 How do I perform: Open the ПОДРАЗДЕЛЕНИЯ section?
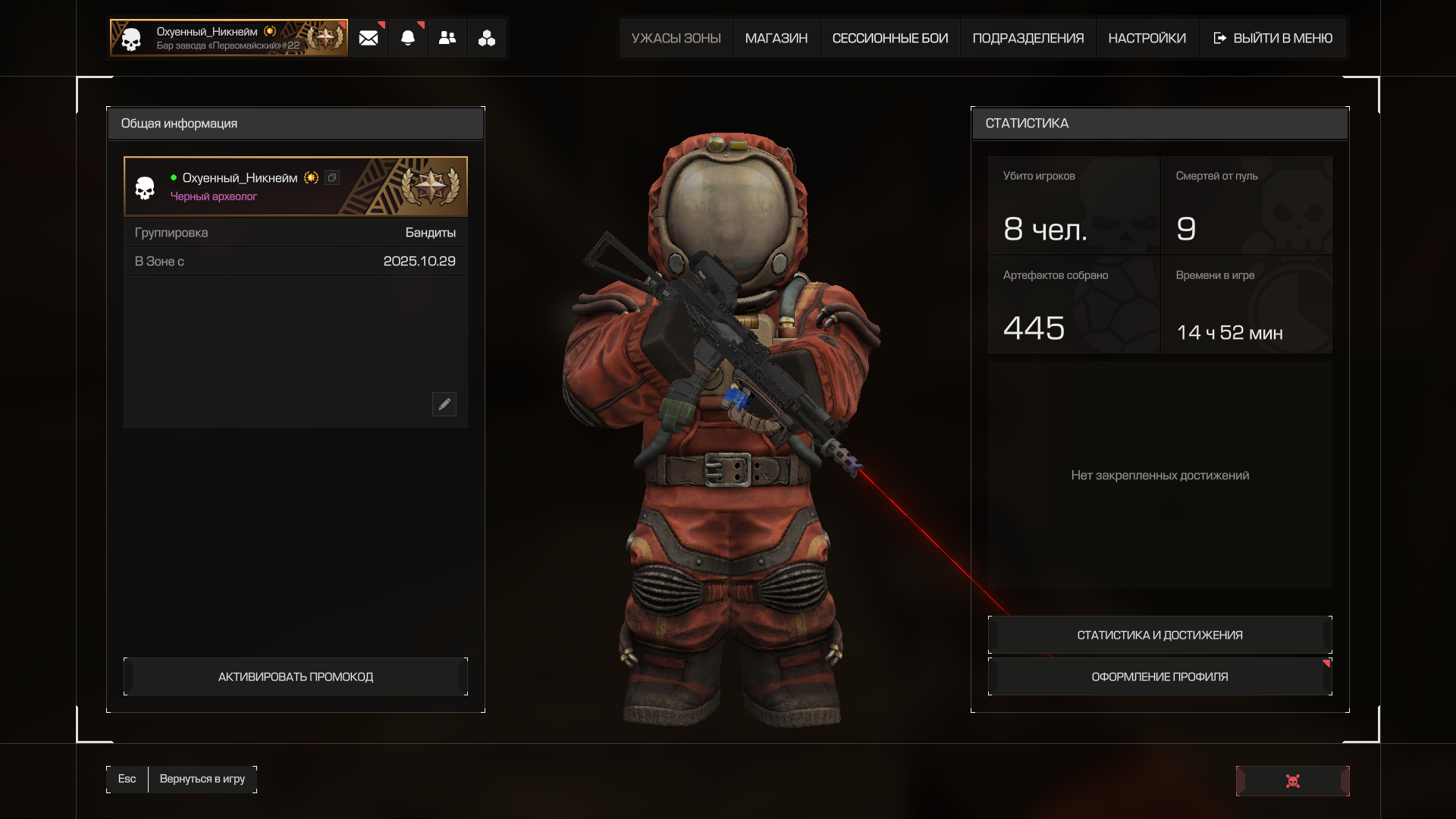coord(1028,38)
